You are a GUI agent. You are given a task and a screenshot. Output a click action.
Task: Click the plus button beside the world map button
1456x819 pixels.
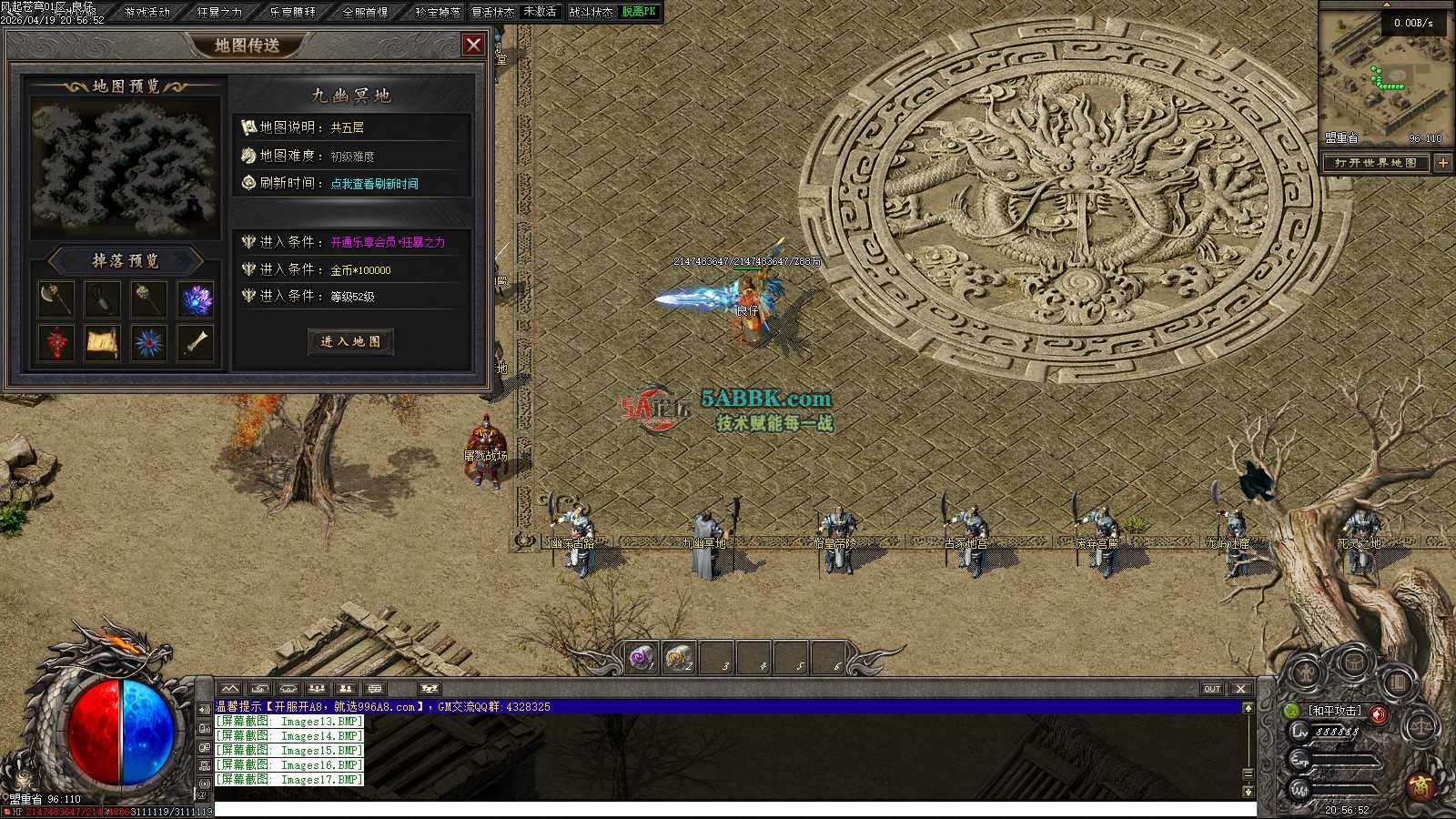[x=1443, y=163]
